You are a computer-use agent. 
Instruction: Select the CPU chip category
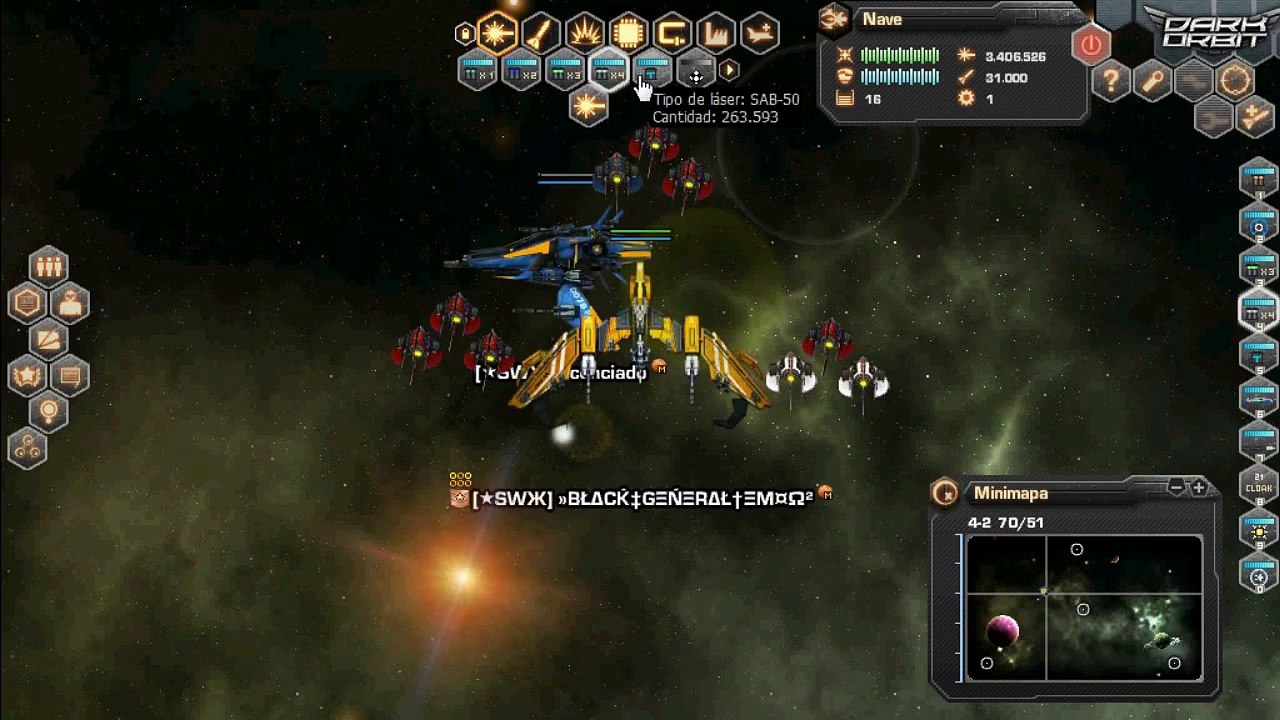click(x=629, y=34)
